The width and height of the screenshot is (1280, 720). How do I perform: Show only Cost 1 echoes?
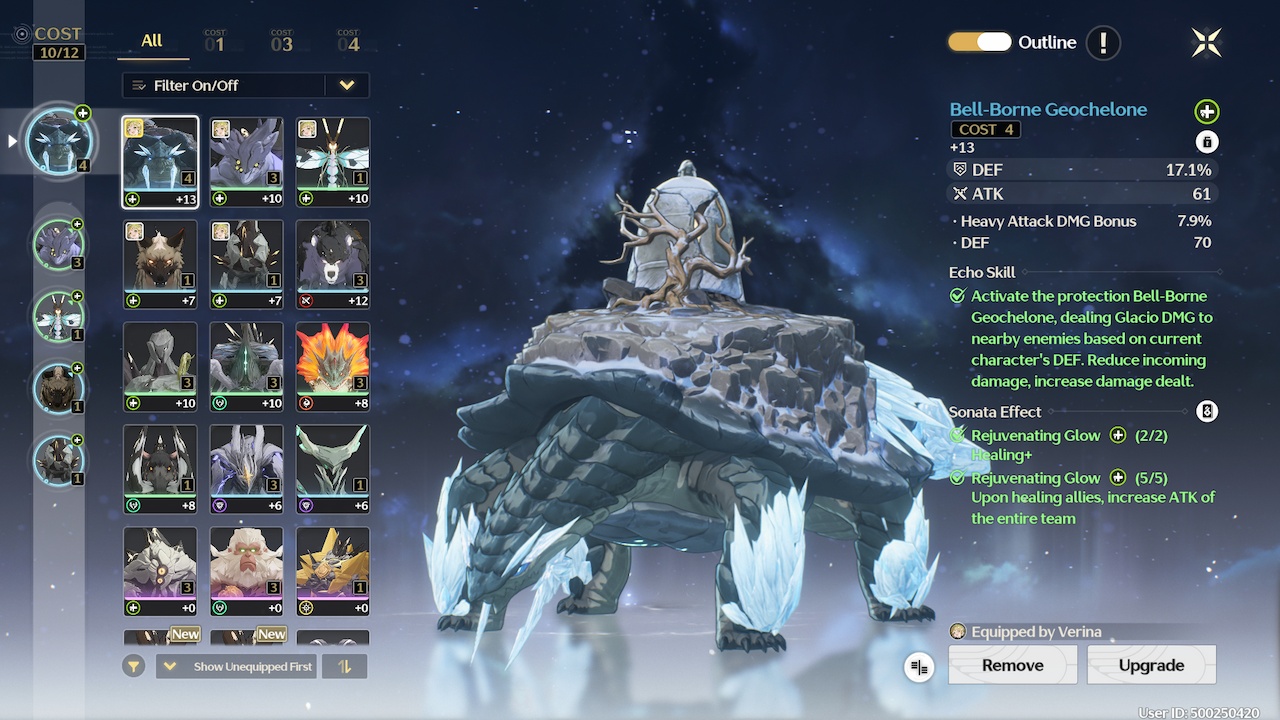click(215, 41)
